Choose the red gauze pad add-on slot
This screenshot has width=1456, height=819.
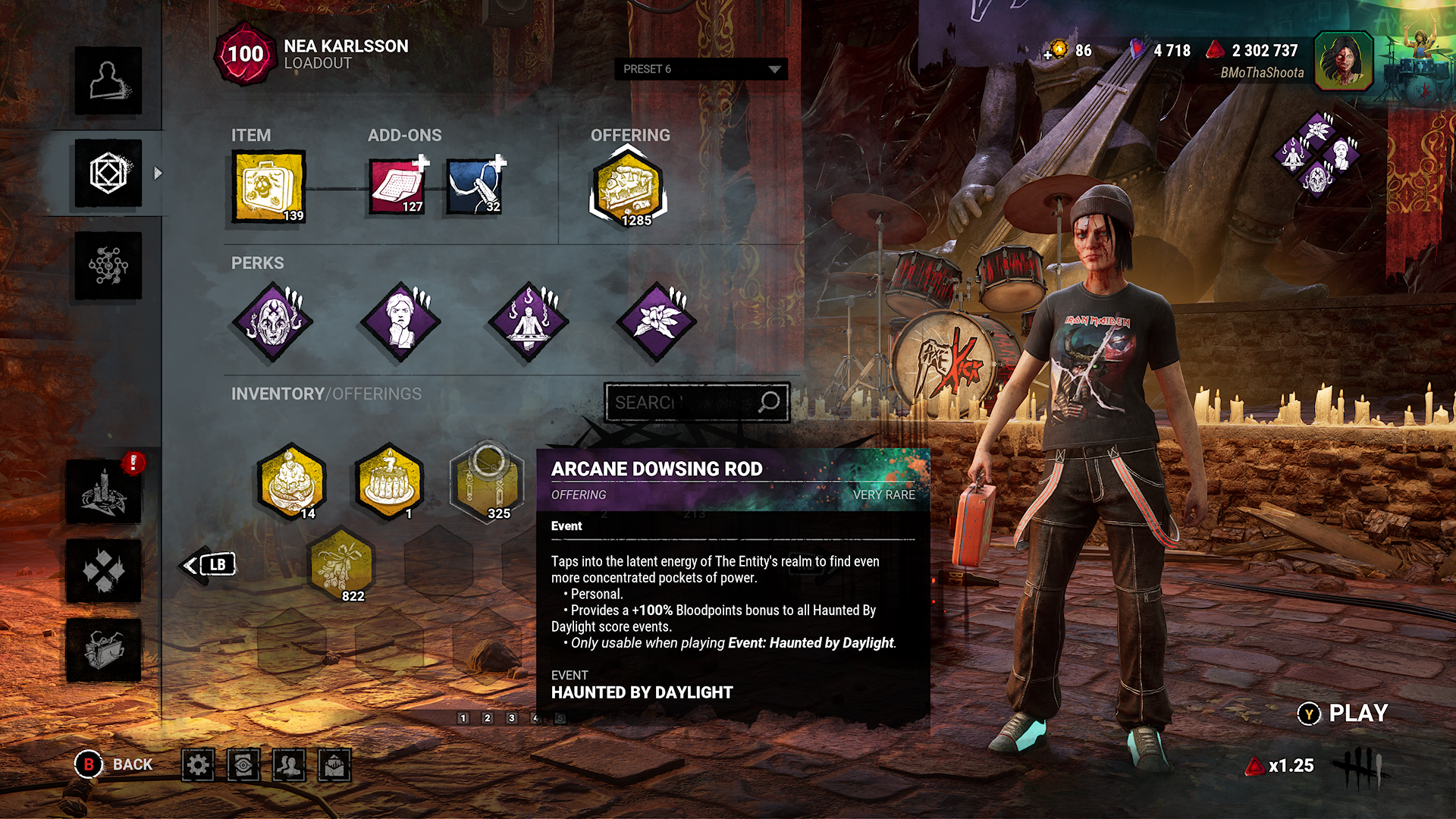(397, 187)
